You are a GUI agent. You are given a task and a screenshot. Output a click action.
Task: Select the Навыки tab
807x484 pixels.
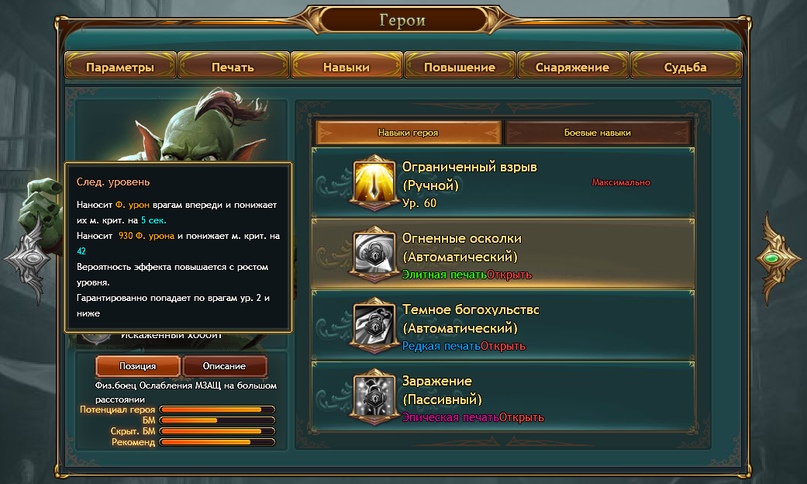click(x=346, y=67)
